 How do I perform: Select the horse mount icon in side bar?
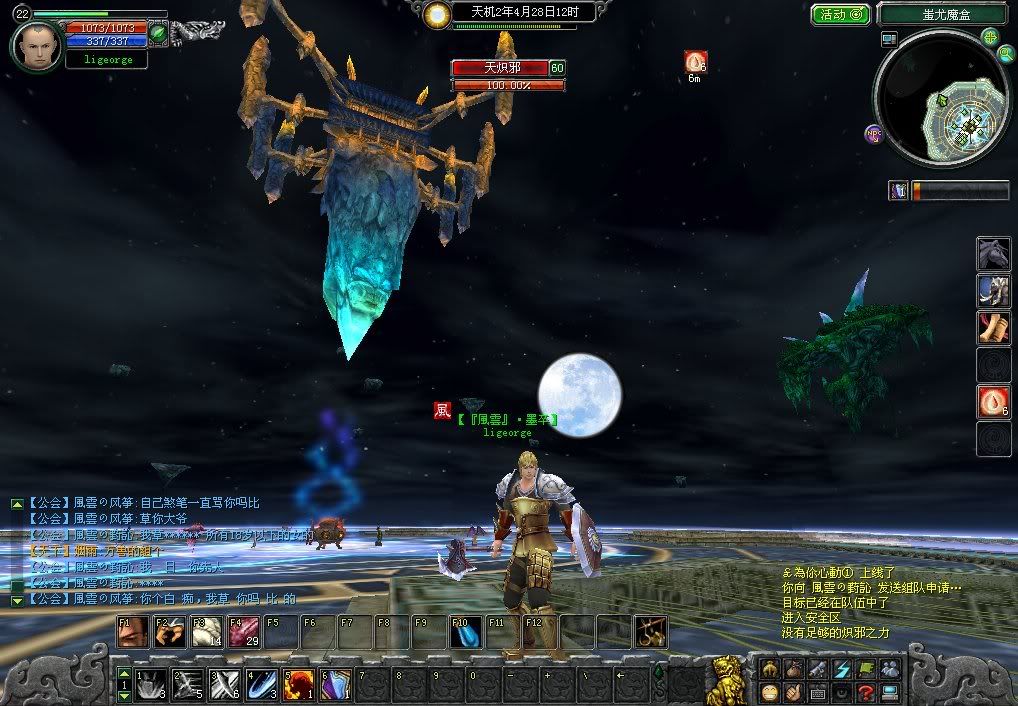tap(993, 255)
